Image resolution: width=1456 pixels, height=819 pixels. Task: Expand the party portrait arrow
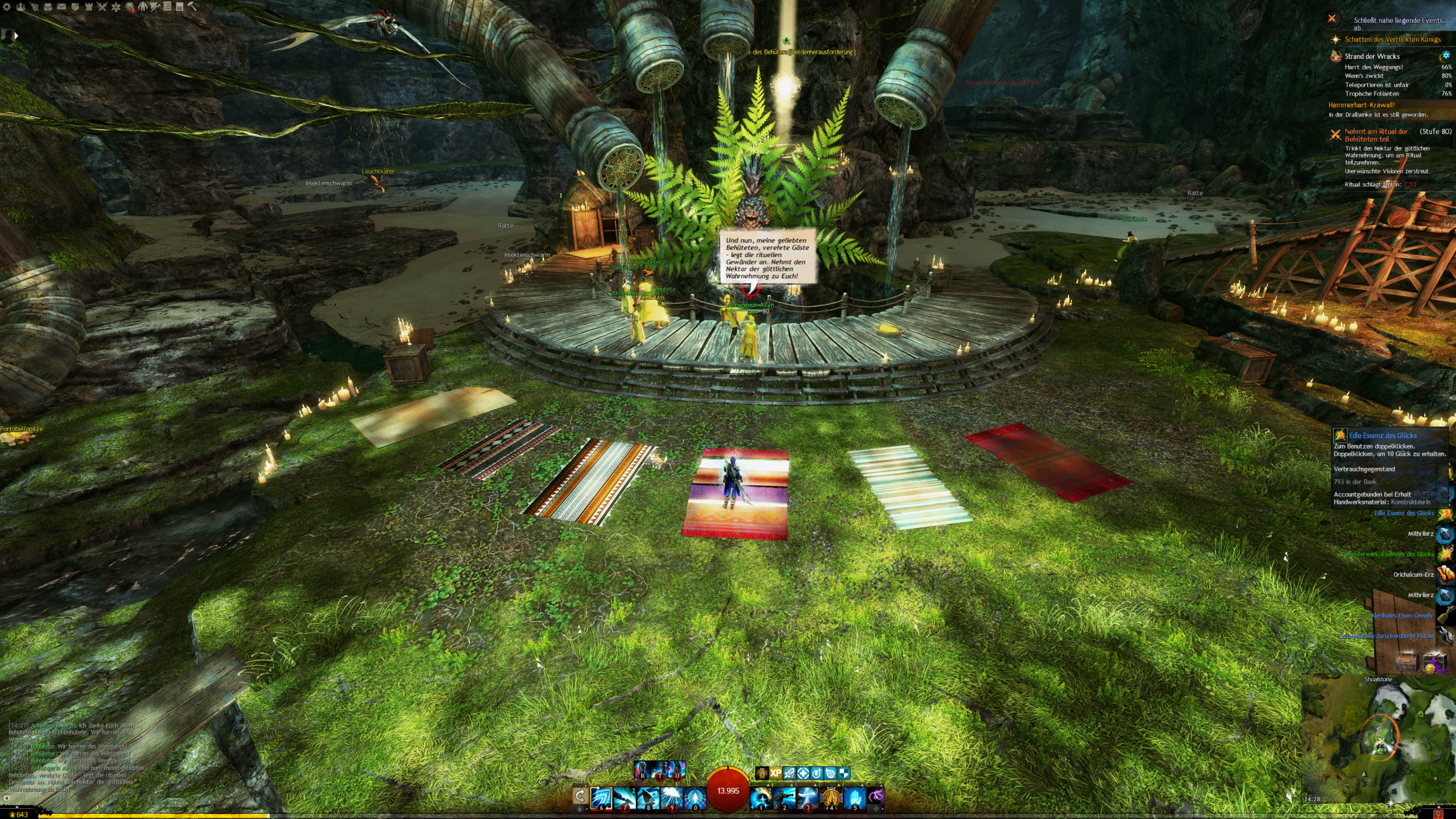(x=16, y=35)
